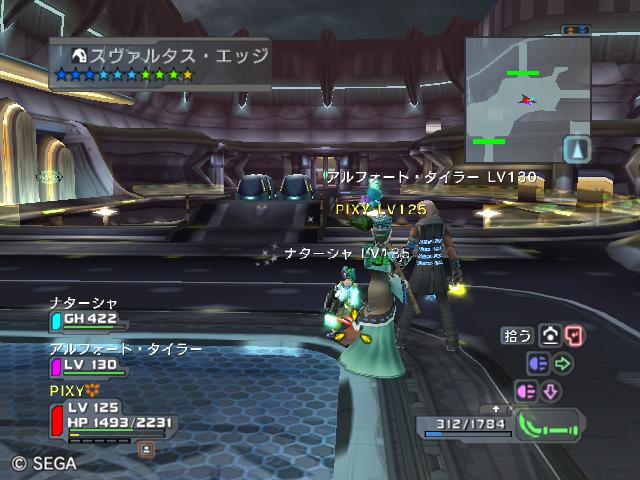Select the pink attack palette icon
This screenshot has width=640, height=480.
pos(526,391)
